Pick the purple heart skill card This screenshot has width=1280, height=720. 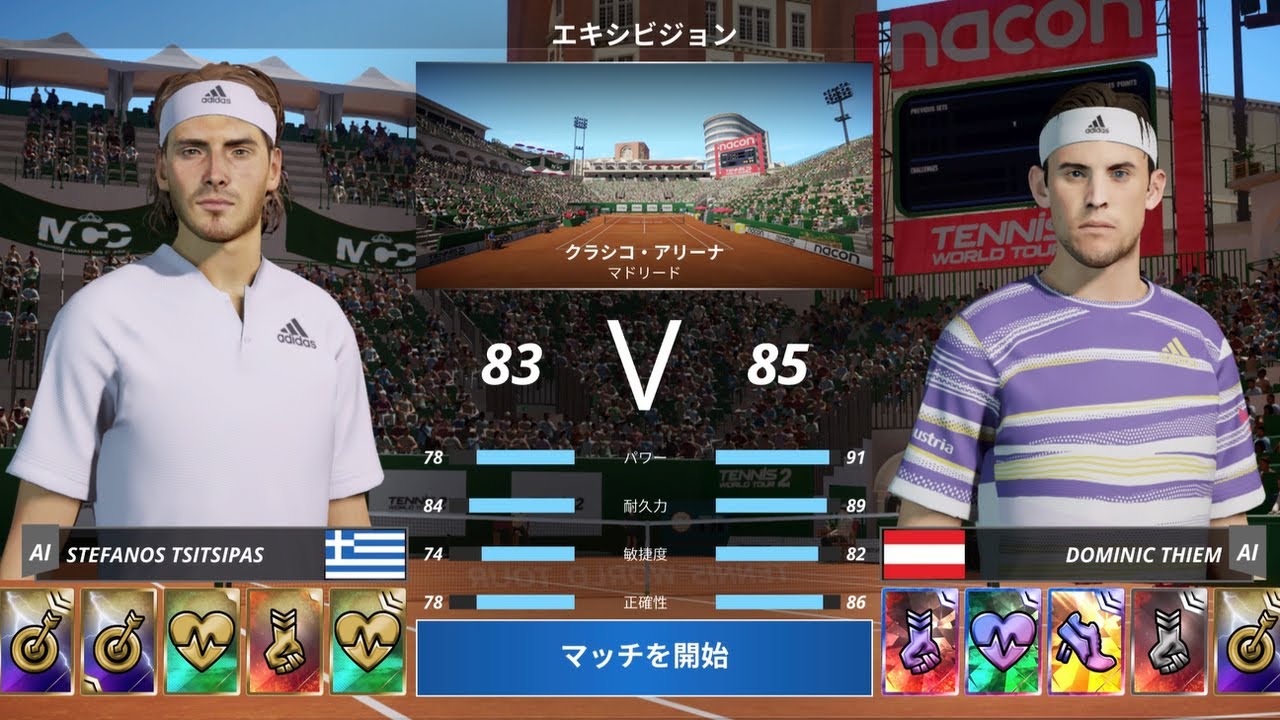(x=1003, y=641)
